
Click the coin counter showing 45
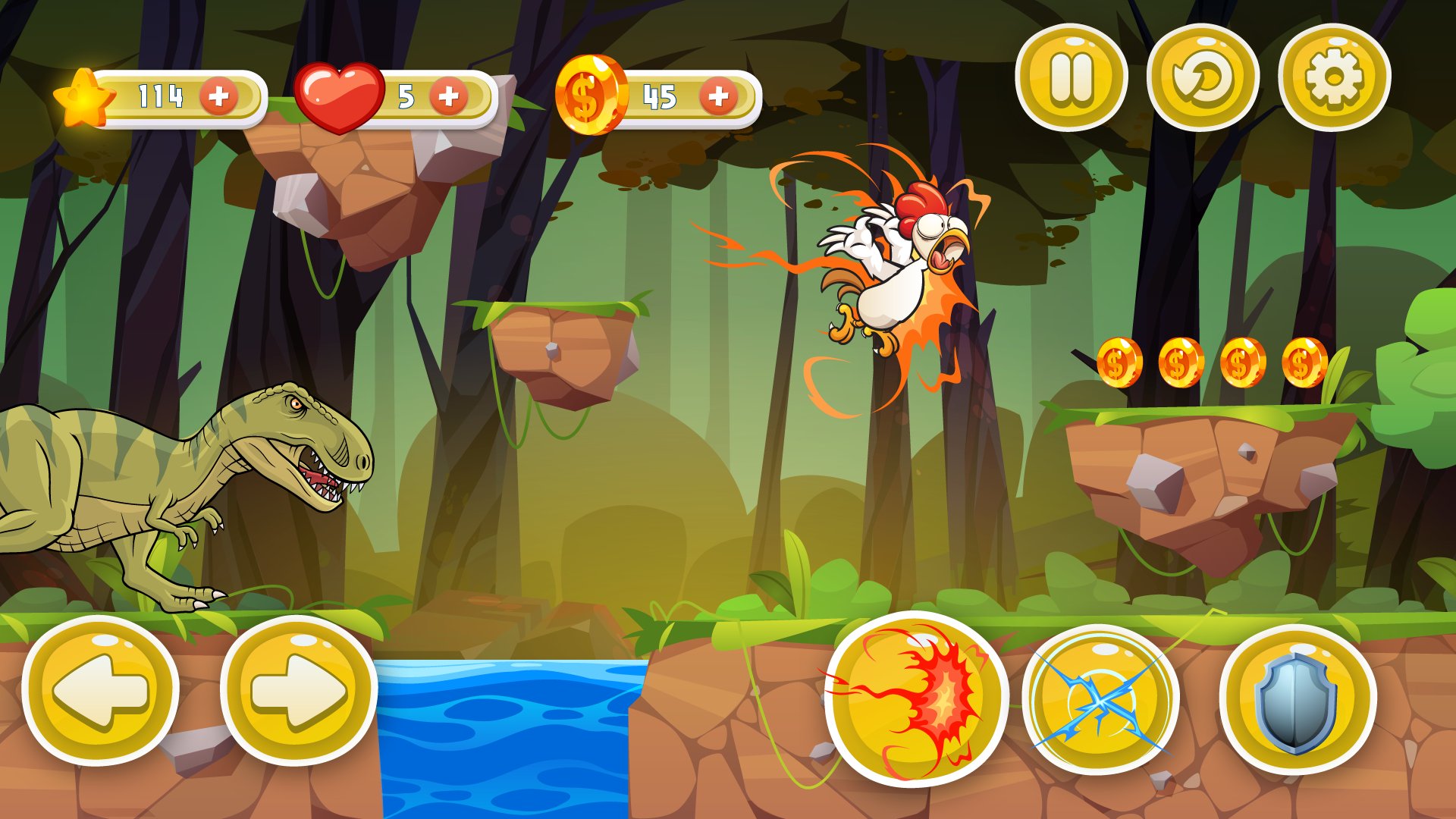(x=661, y=96)
